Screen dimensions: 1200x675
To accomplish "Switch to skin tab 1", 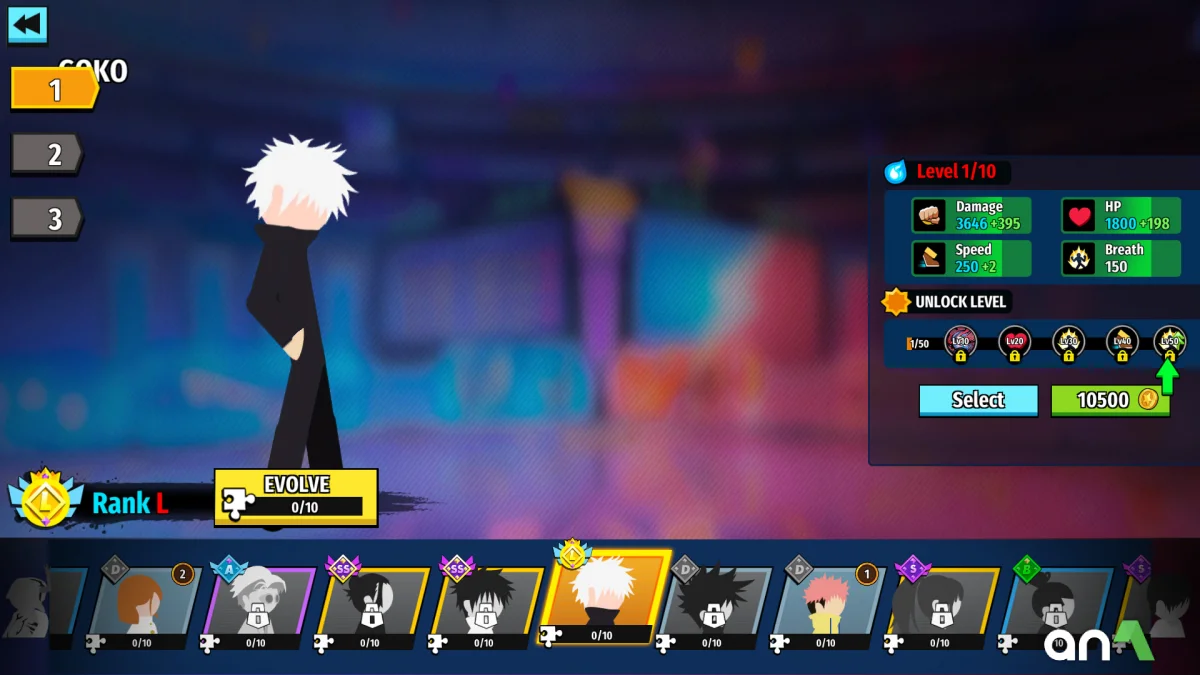I will 54,90.
